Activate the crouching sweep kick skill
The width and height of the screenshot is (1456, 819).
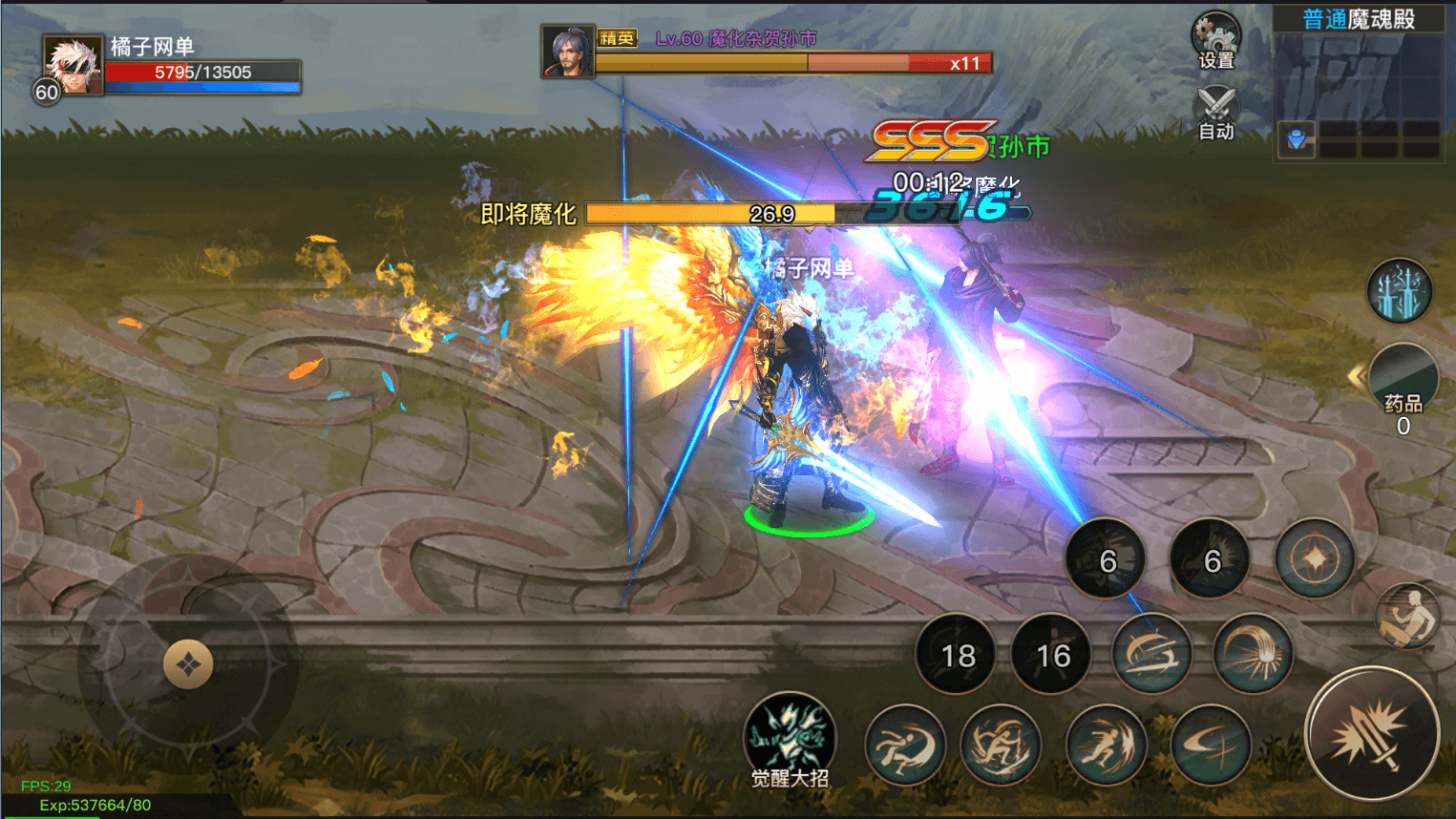pyautogui.click(x=904, y=745)
